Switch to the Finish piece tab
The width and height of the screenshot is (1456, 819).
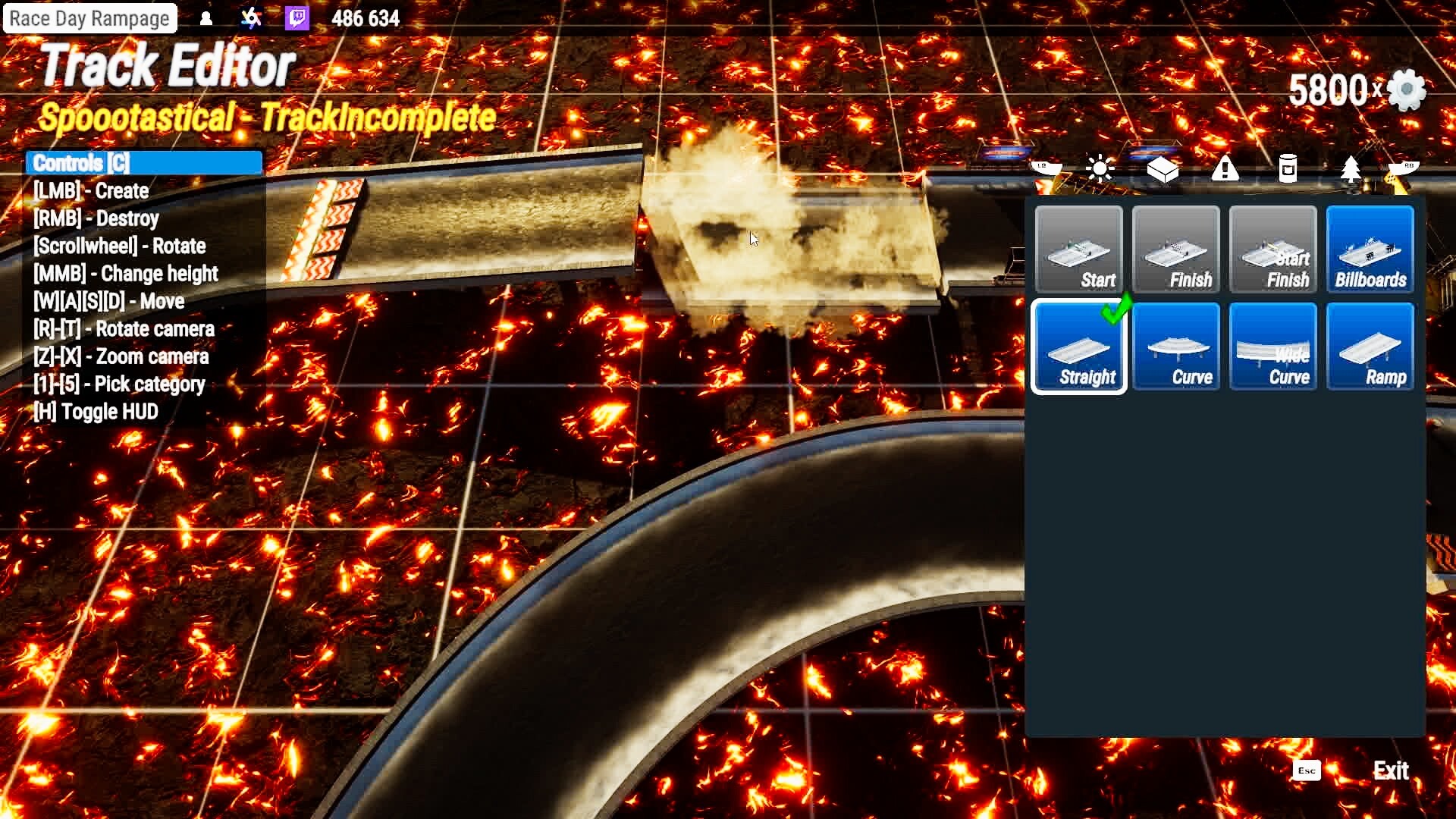1176,249
